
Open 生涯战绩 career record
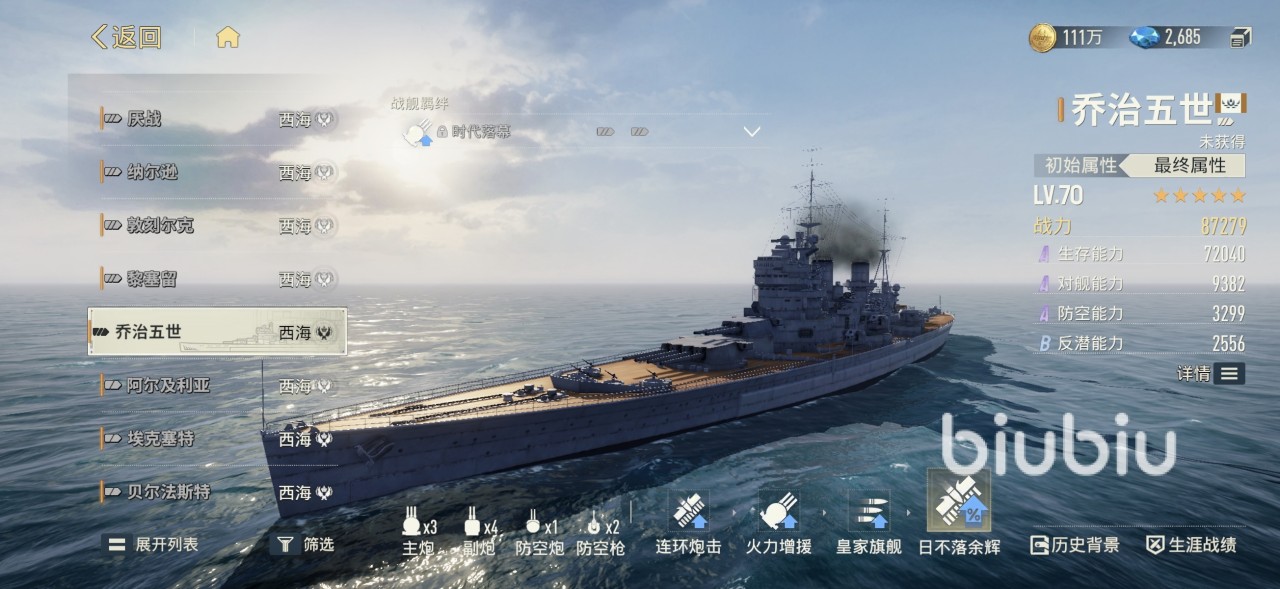(1191, 545)
